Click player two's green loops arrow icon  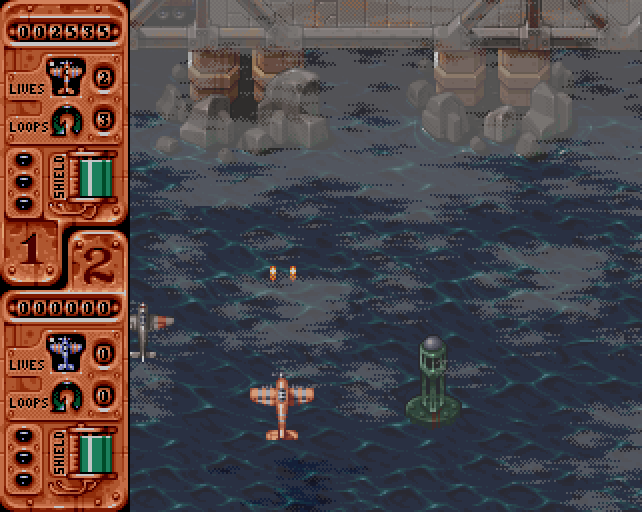click(x=67, y=395)
